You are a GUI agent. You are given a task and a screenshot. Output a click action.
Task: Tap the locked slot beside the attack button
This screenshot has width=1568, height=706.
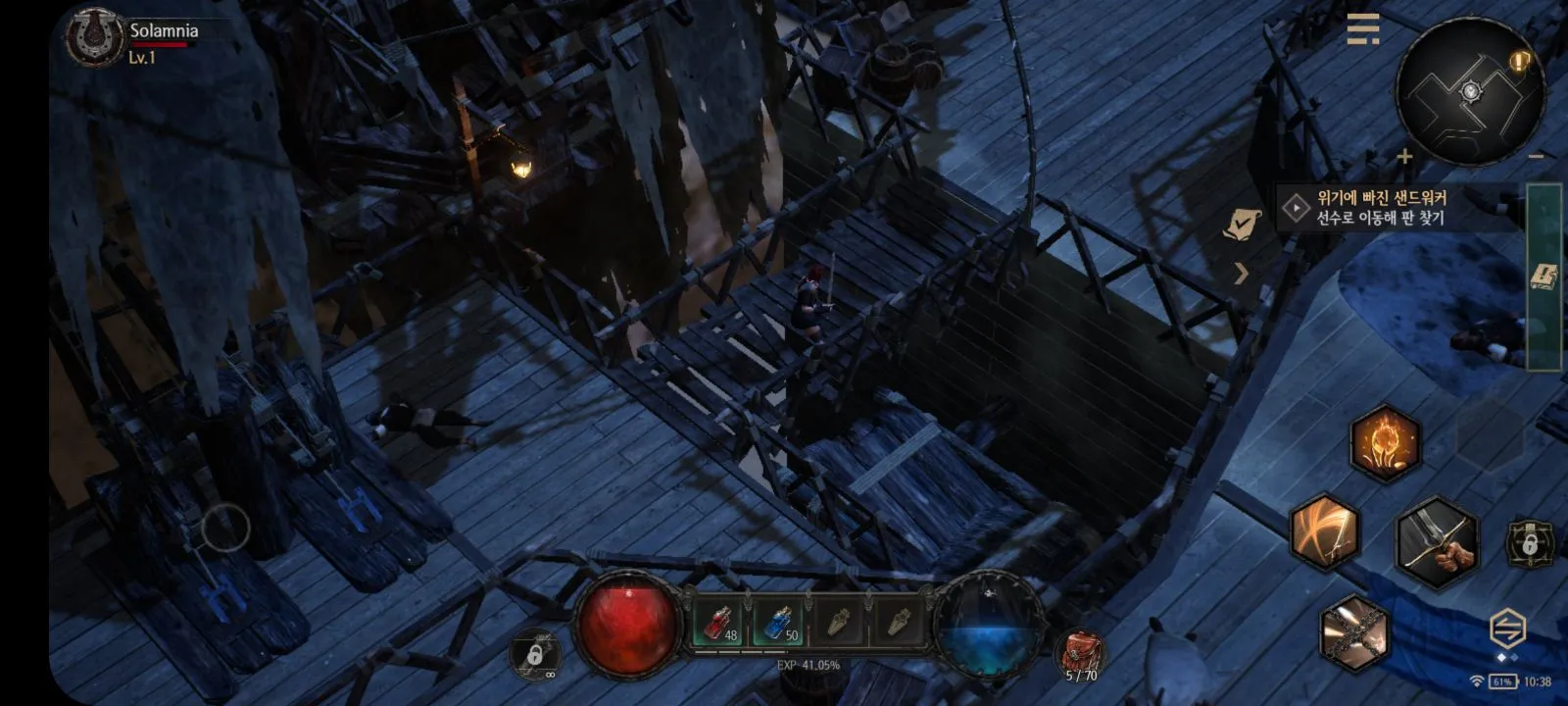pyautogui.click(x=1529, y=542)
